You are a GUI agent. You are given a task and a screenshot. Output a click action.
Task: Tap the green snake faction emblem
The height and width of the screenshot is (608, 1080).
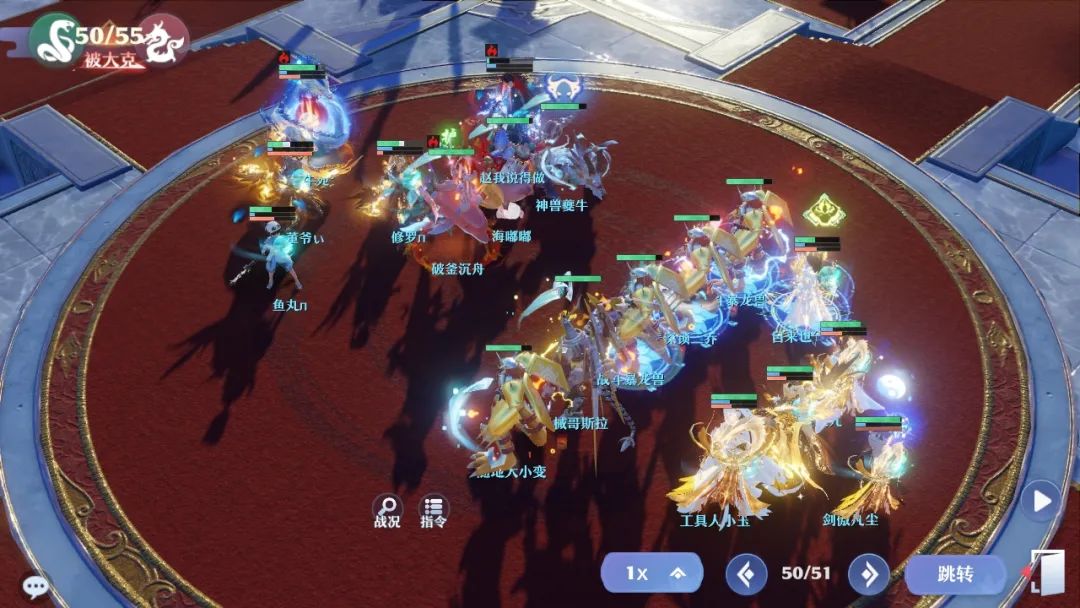click(52, 40)
